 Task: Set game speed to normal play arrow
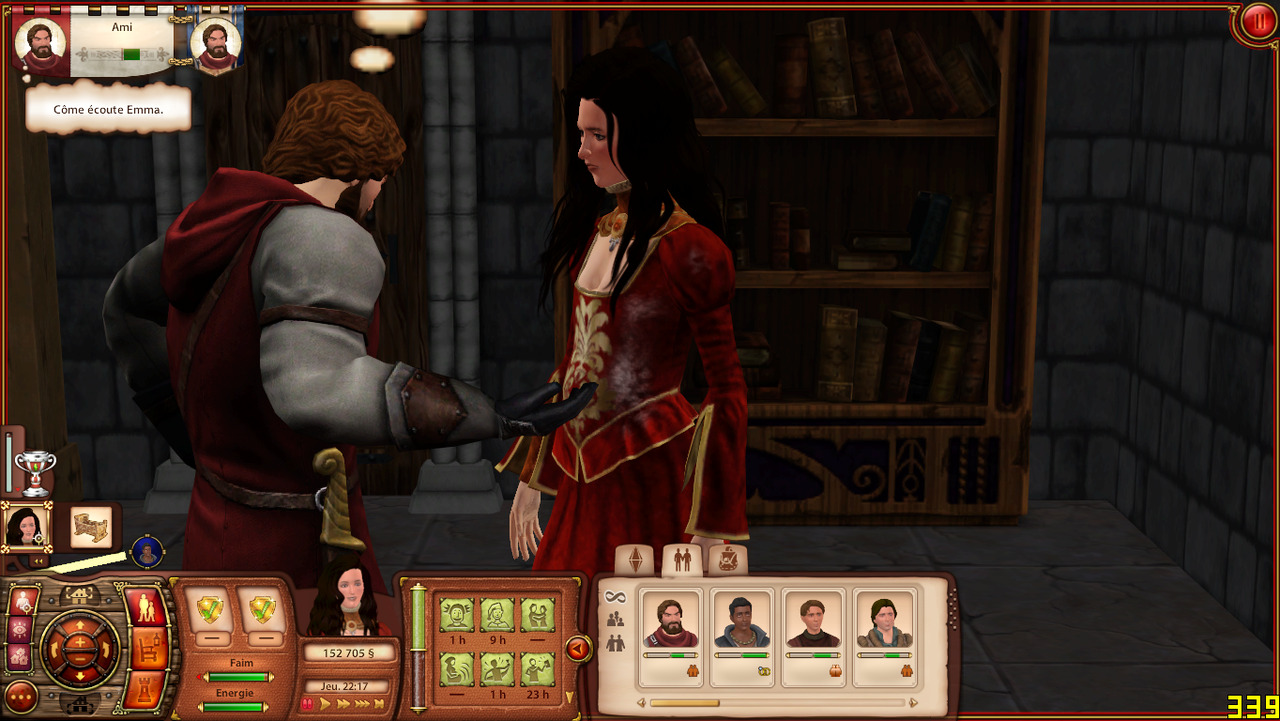point(326,704)
